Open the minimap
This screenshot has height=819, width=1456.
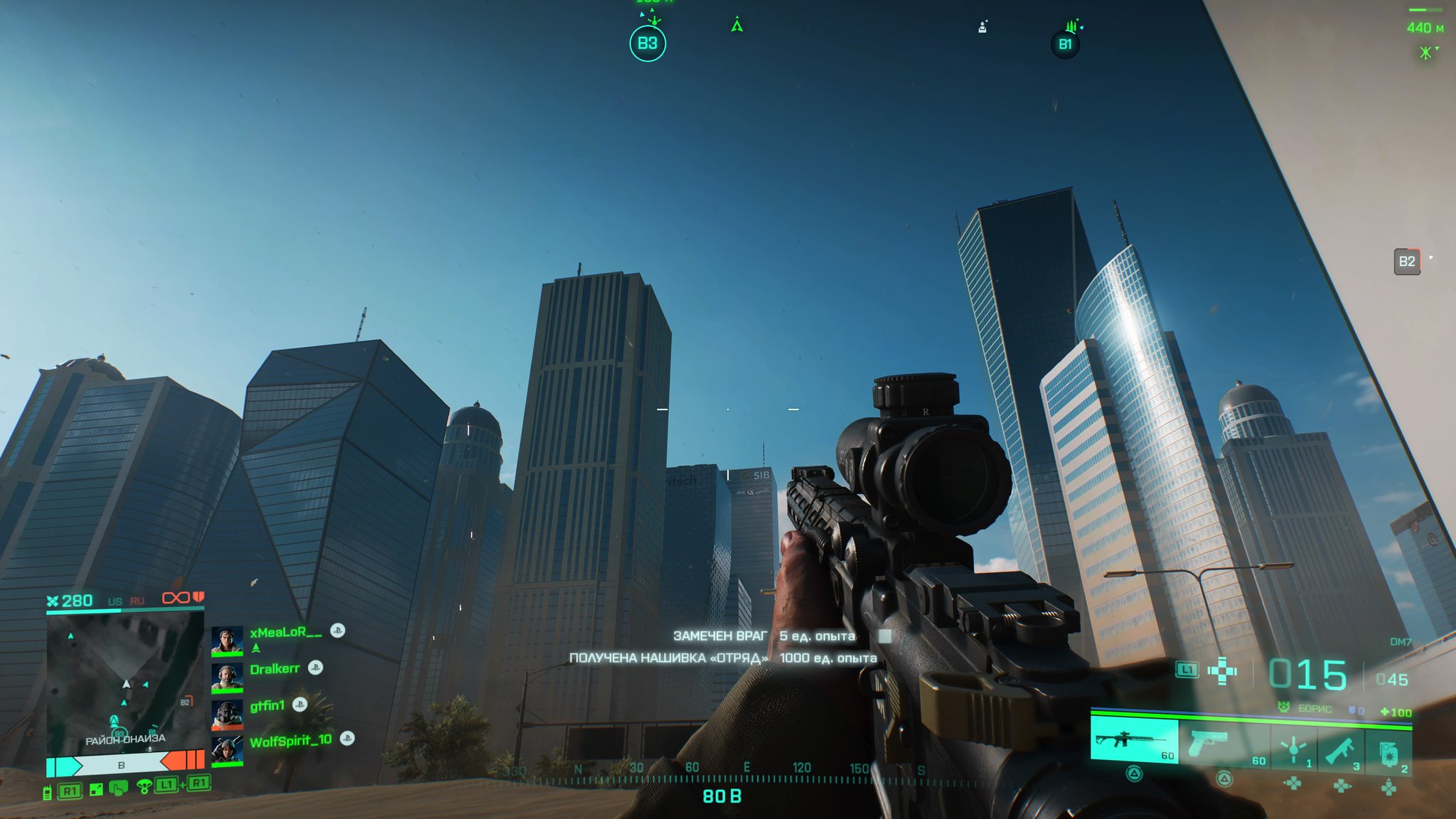point(125,682)
